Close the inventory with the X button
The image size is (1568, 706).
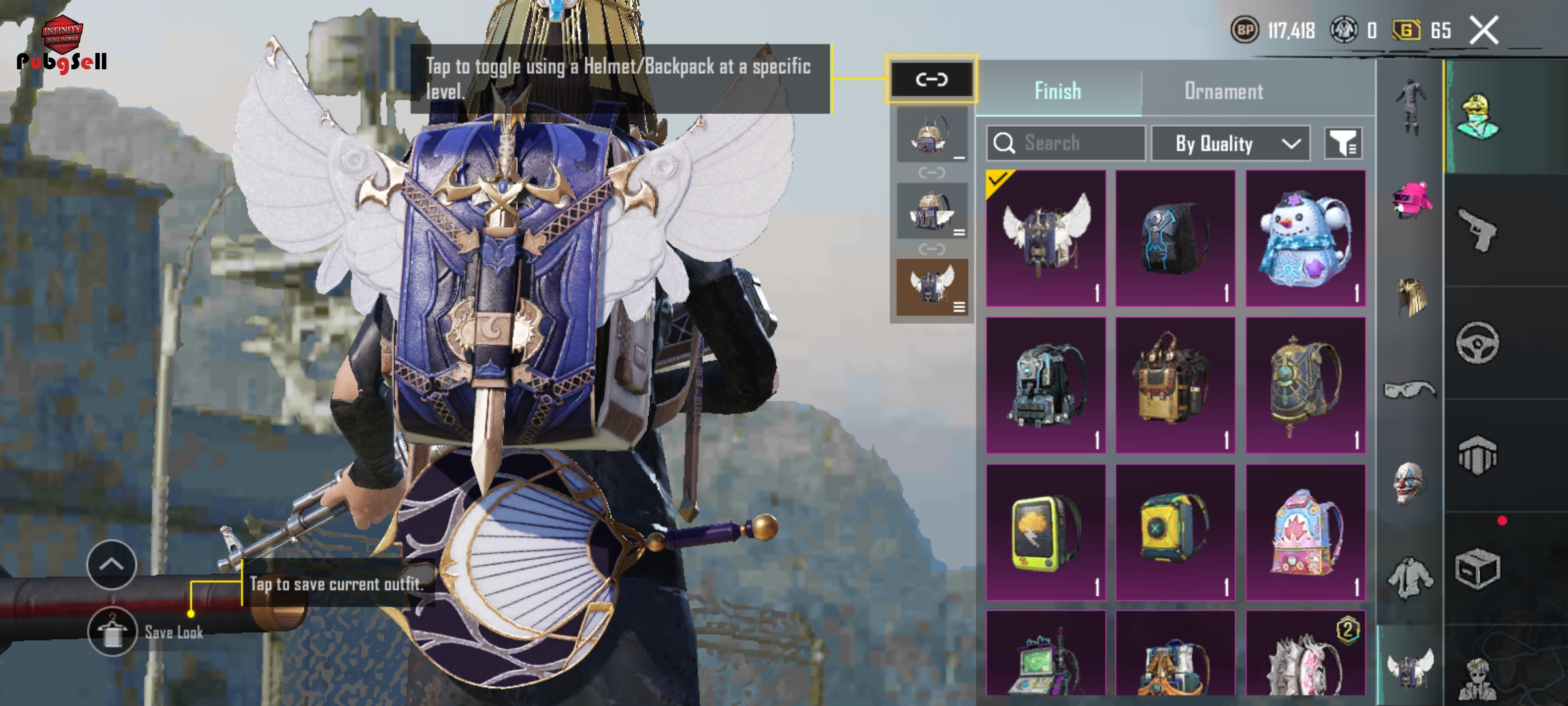pyautogui.click(x=1484, y=31)
